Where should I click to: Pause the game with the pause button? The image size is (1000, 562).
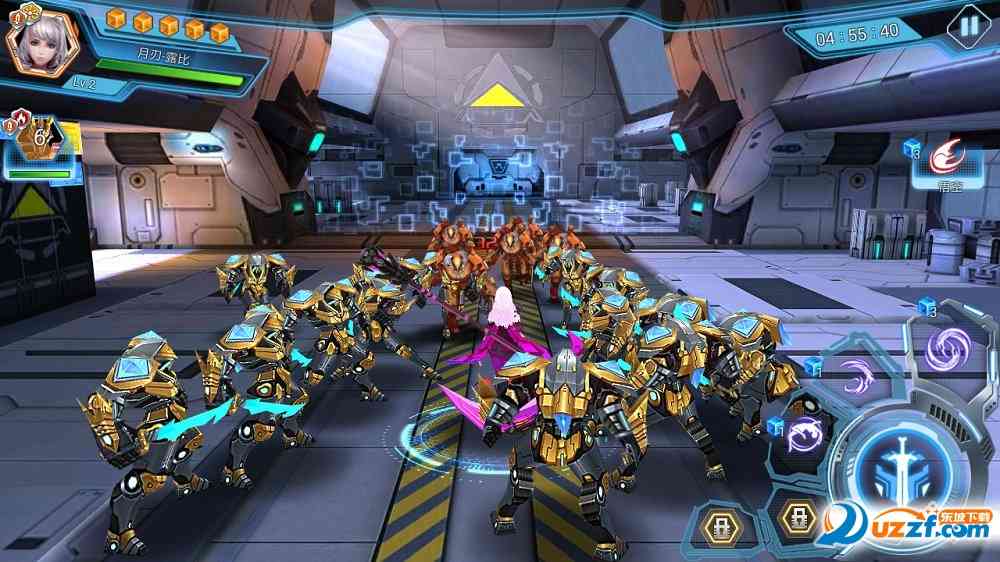968,27
